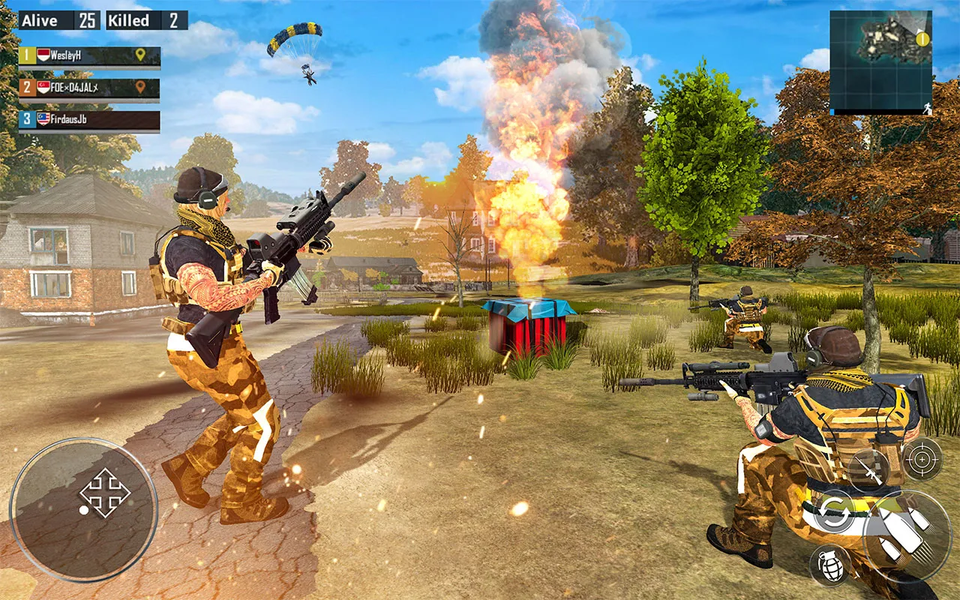Open the minimap
This screenshot has height=600, width=960.
[x=880, y=62]
